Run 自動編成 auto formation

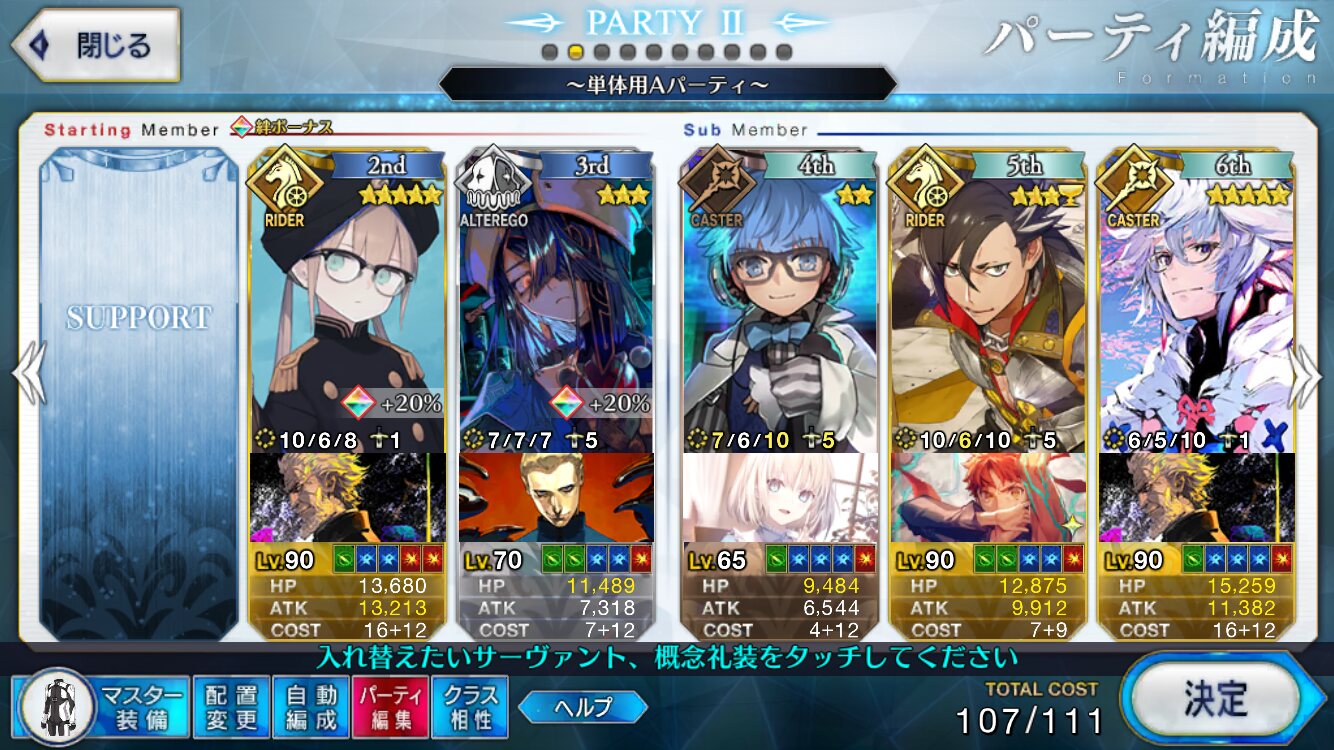pyautogui.click(x=310, y=706)
